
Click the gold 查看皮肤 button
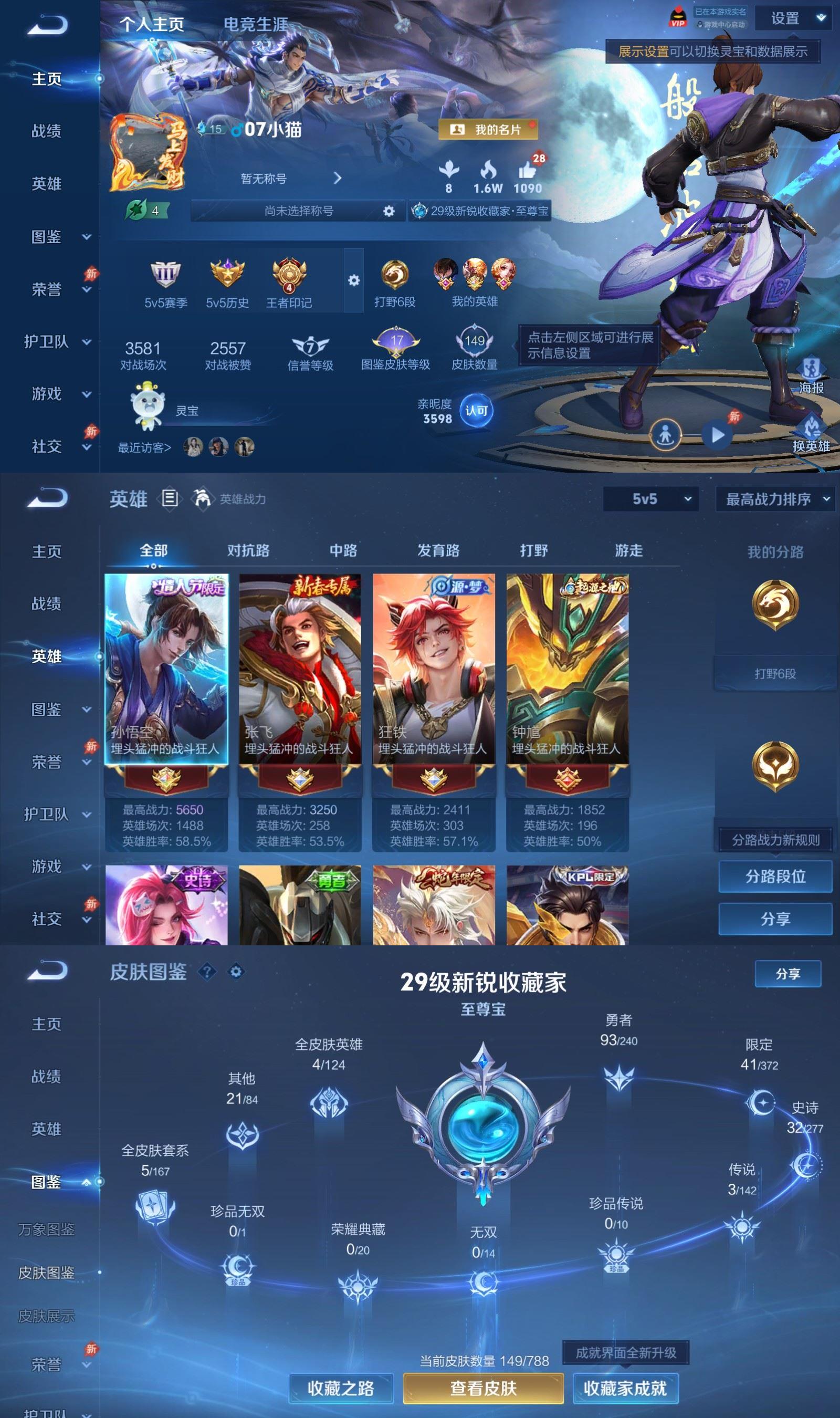click(483, 1388)
